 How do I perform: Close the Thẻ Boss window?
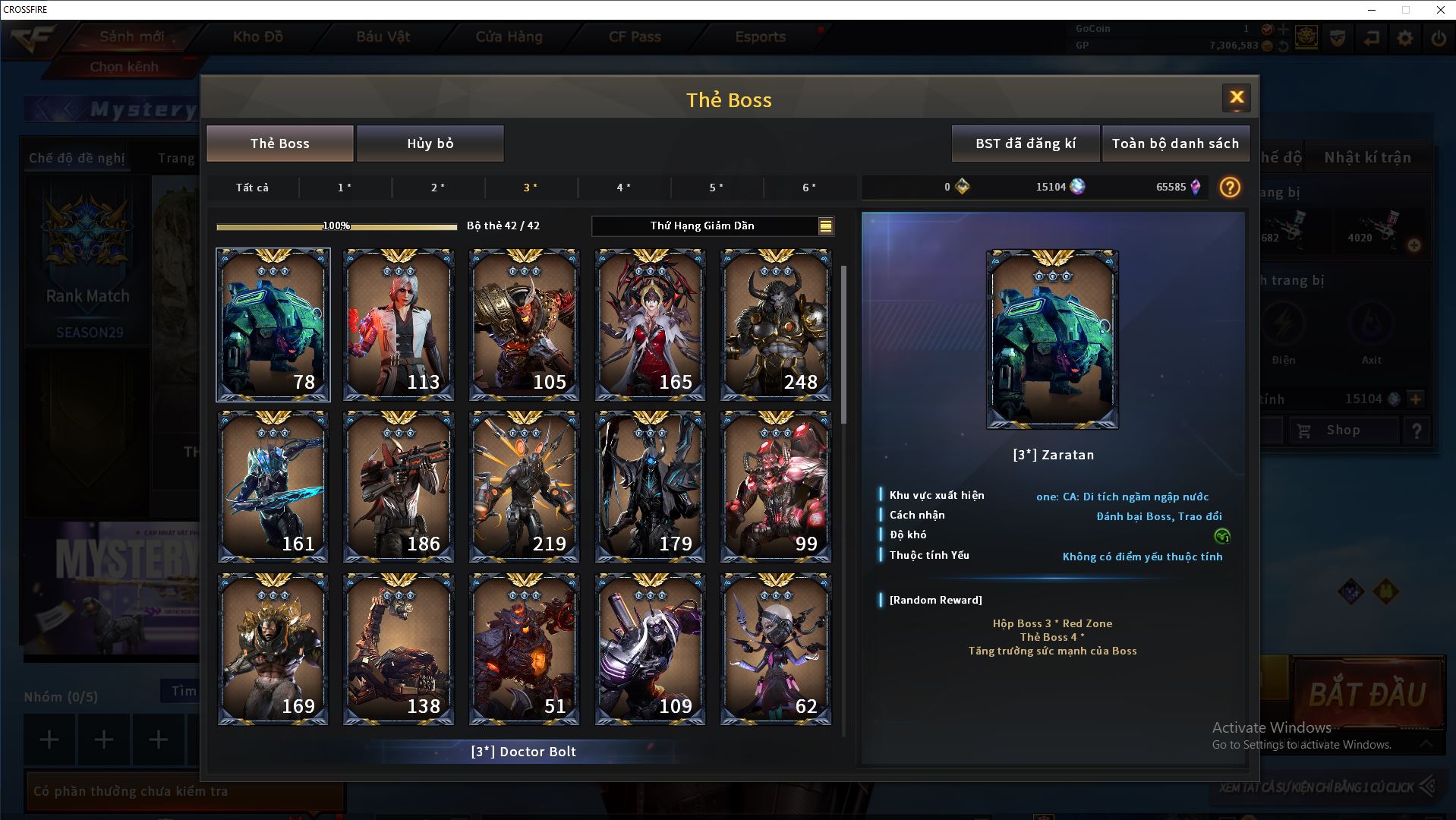pos(1236,97)
